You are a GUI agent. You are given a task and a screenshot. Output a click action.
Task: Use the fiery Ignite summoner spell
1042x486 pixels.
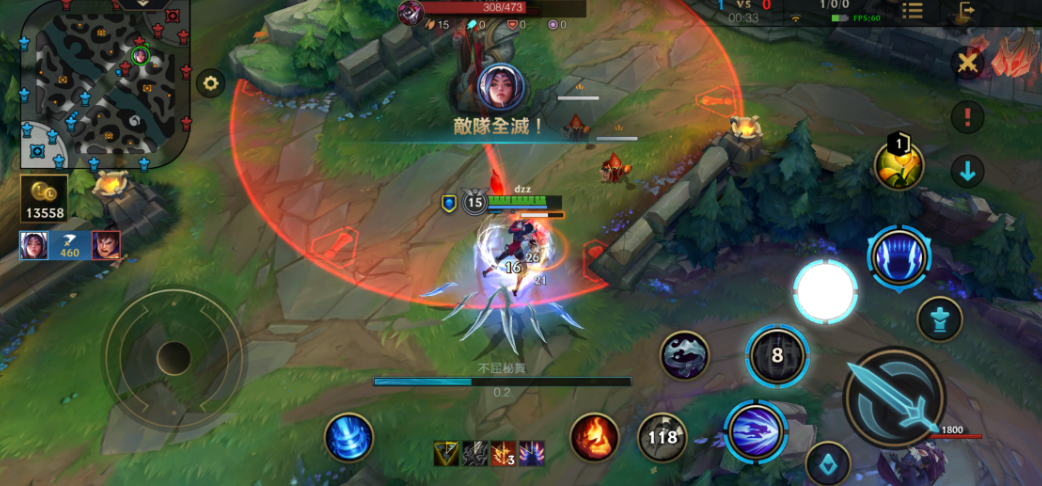coord(594,437)
